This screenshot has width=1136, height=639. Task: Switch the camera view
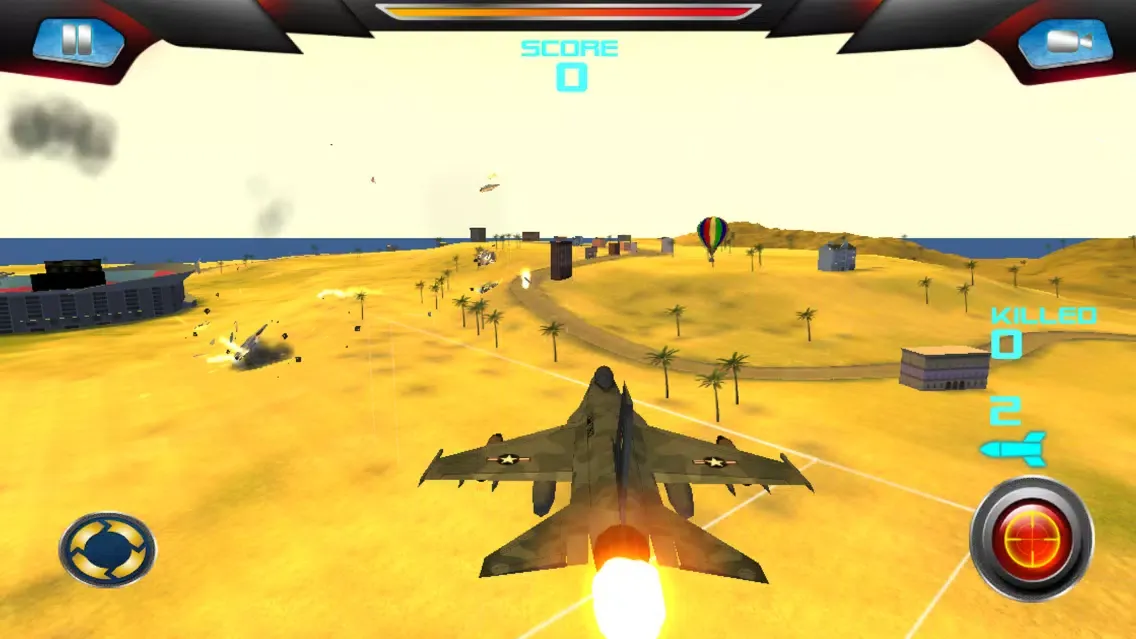(x=1064, y=42)
